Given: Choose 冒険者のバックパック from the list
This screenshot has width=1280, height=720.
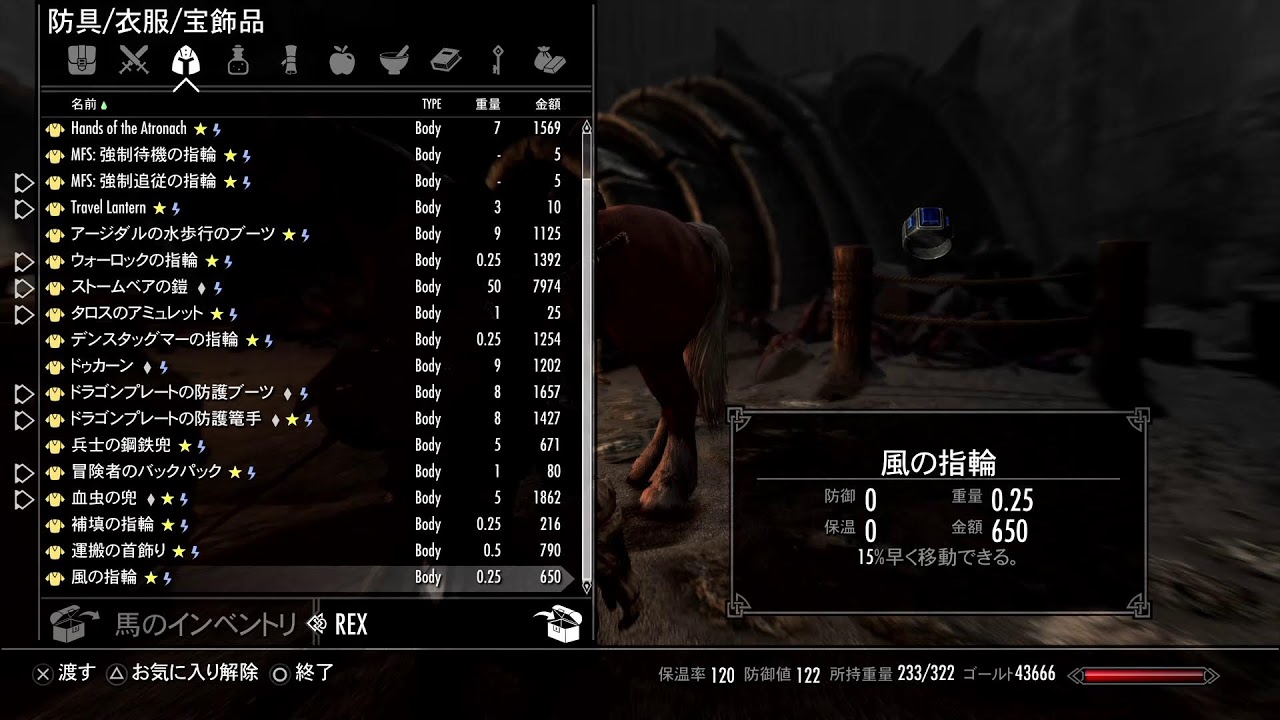Looking at the screenshot, I should 146,472.
